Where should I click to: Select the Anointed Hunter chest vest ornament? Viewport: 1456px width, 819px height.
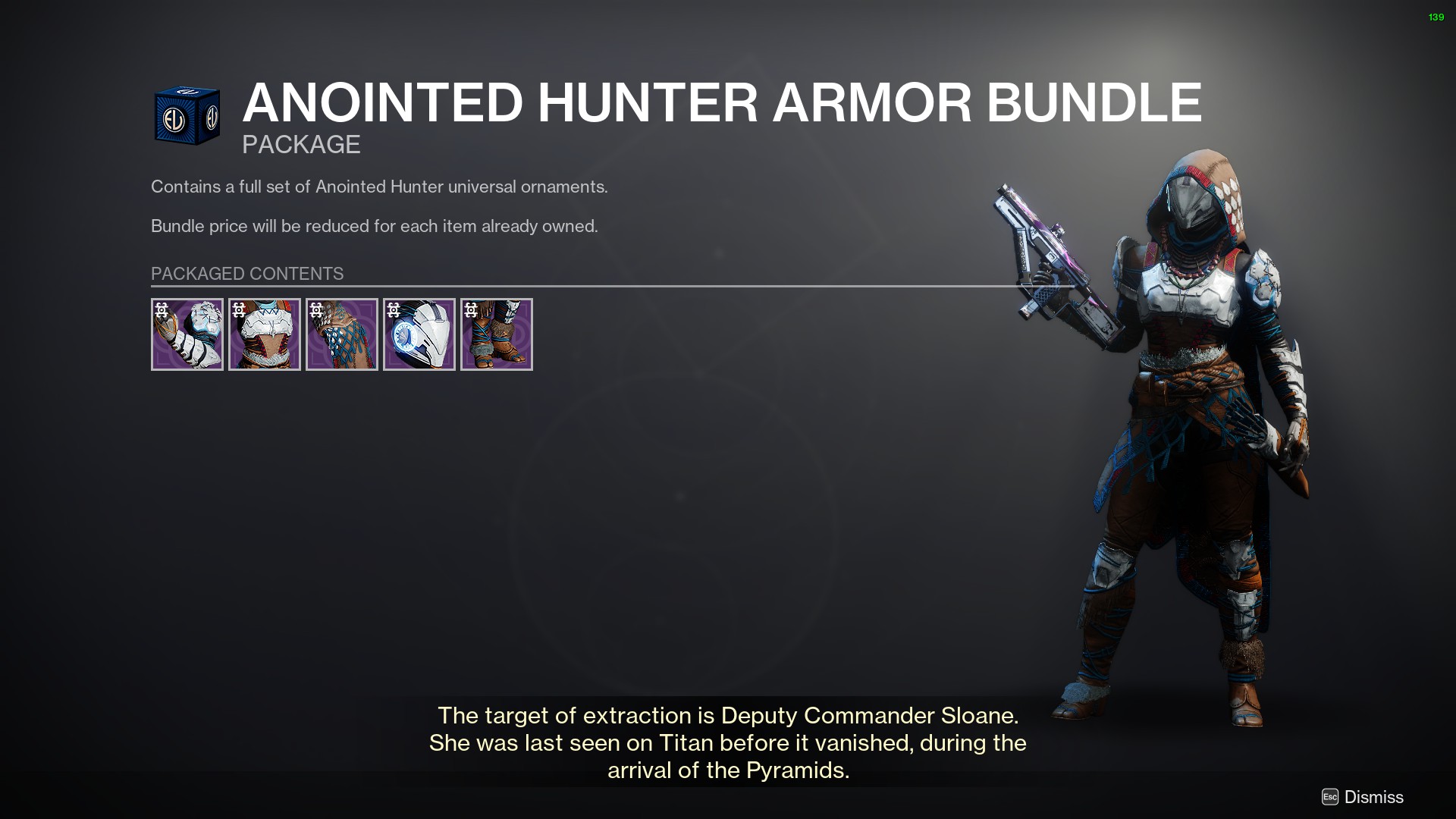point(265,334)
